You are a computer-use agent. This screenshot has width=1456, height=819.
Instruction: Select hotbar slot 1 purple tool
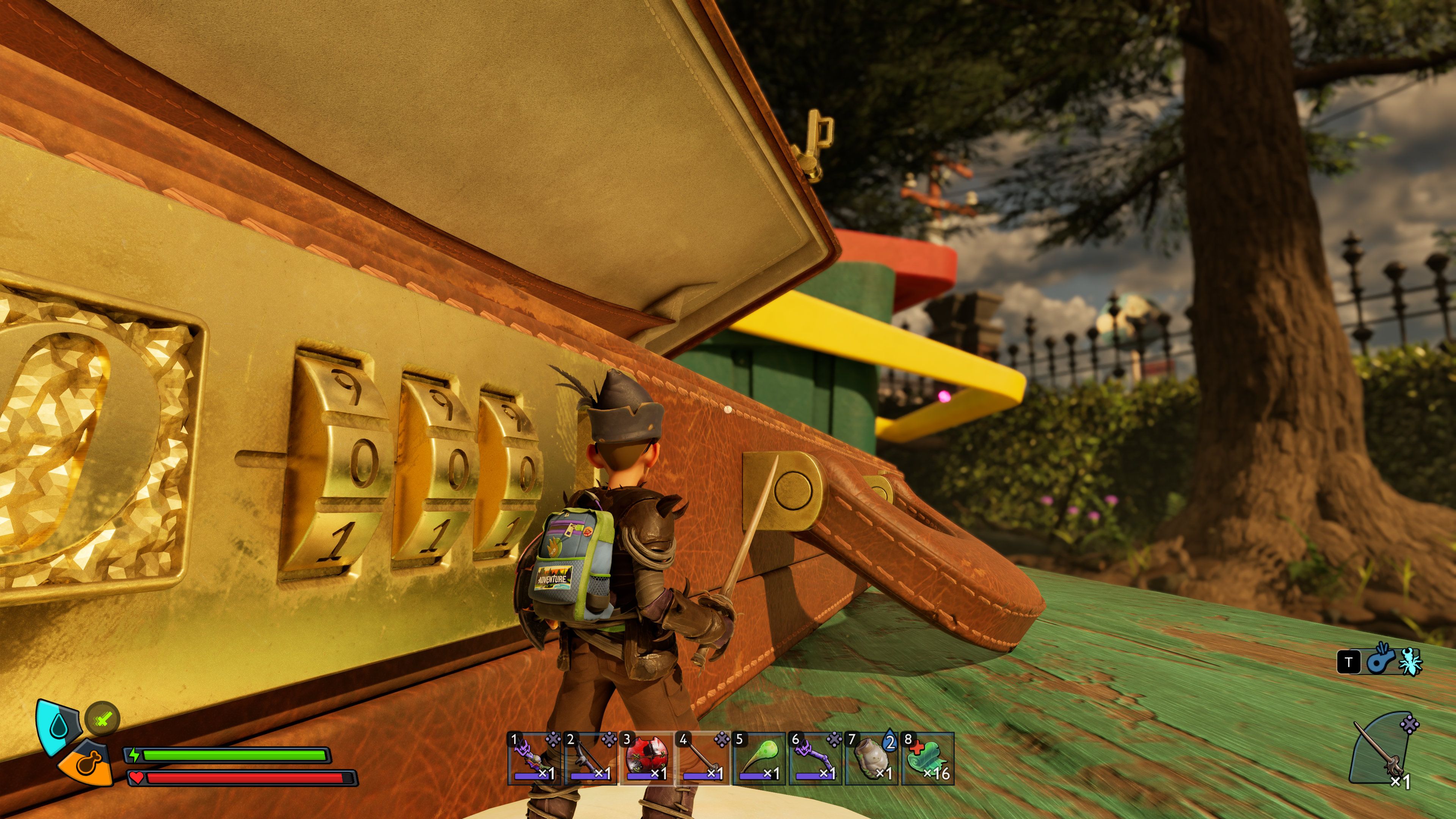pyautogui.click(x=534, y=758)
